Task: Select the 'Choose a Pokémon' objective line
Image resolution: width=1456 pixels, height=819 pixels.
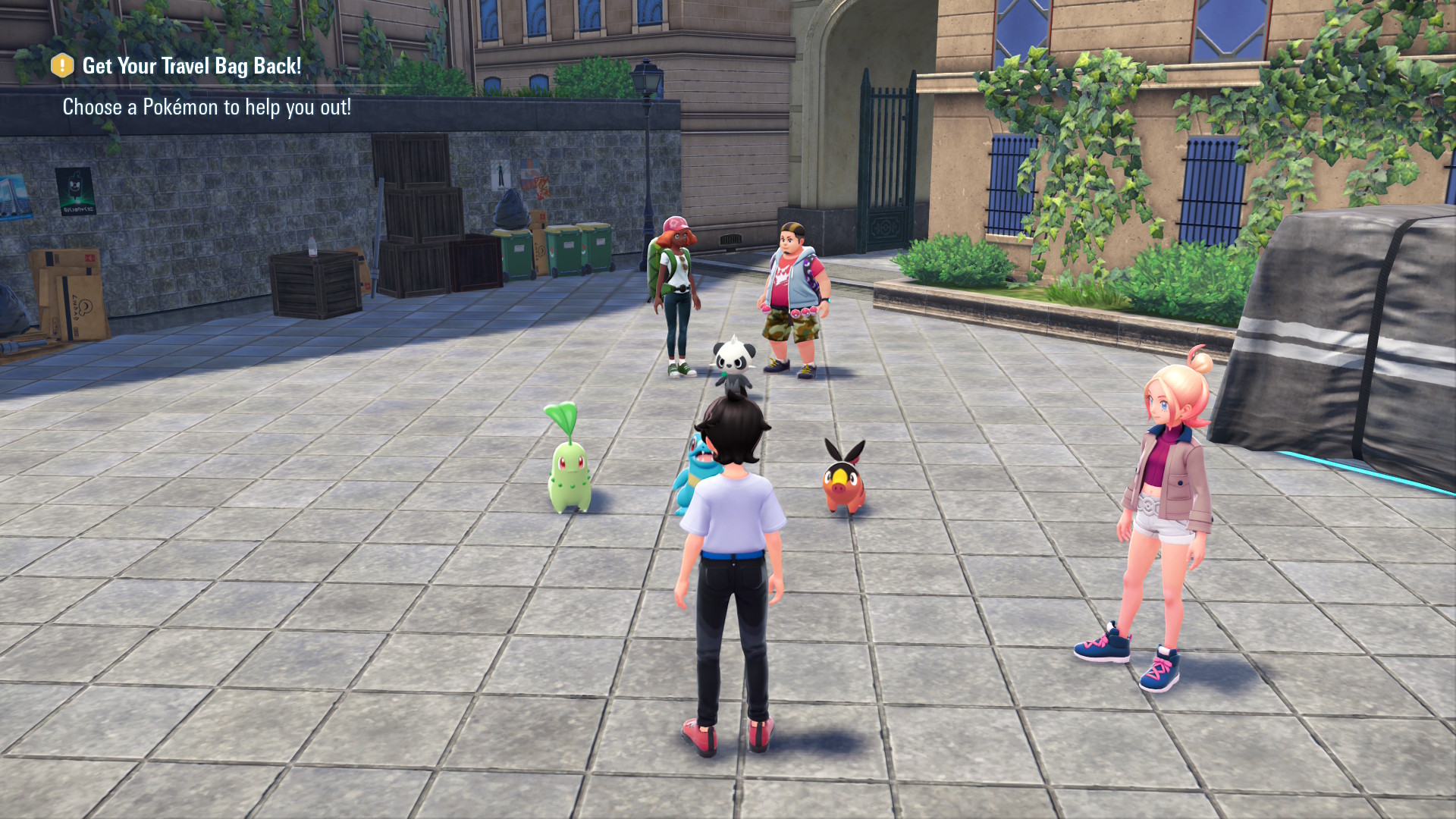Action: click(206, 108)
